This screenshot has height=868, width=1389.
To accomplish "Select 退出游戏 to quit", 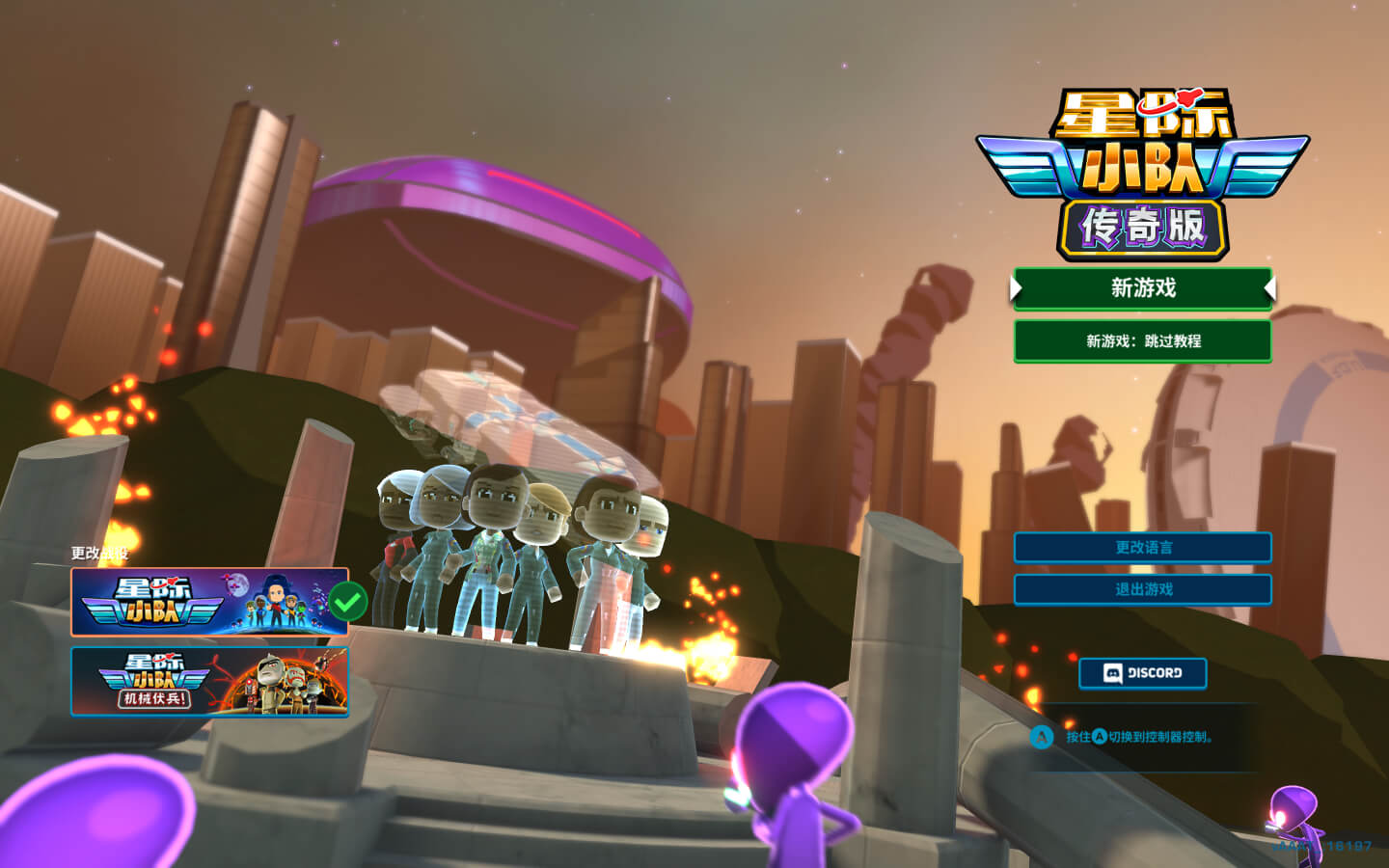I will pos(1142,589).
